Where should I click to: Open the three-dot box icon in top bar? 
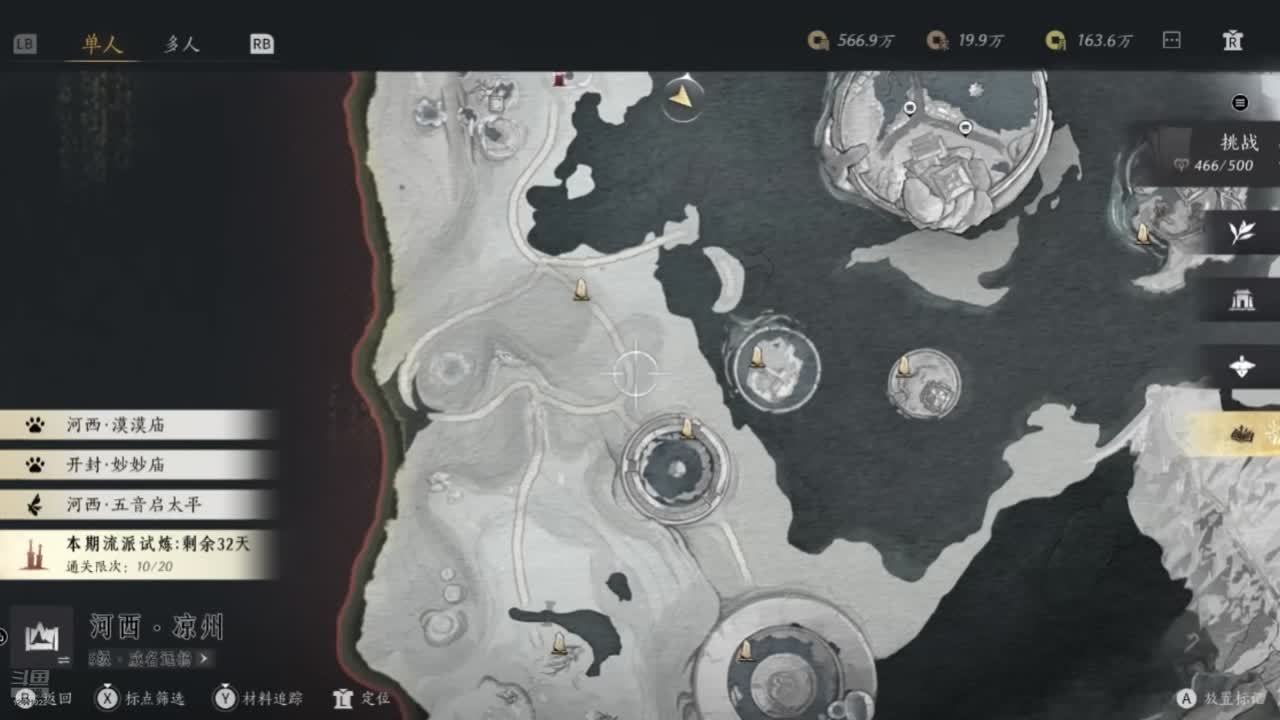pyautogui.click(x=1172, y=40)
